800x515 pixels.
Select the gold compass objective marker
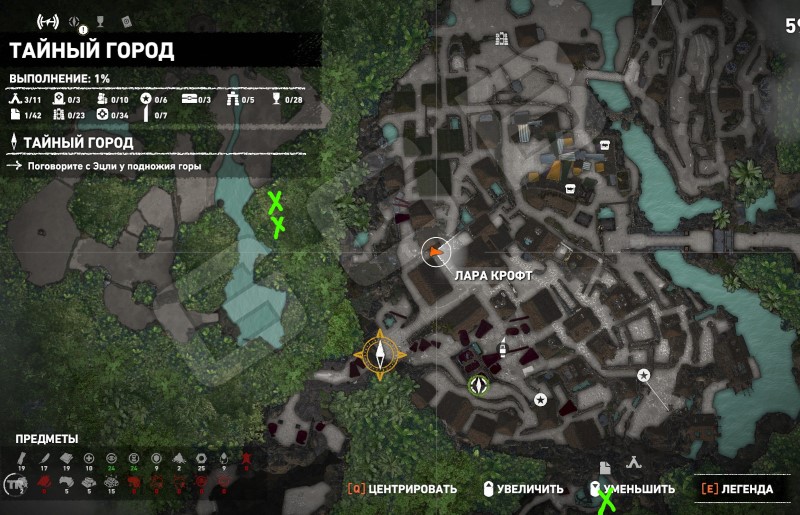tap(380, 351)
